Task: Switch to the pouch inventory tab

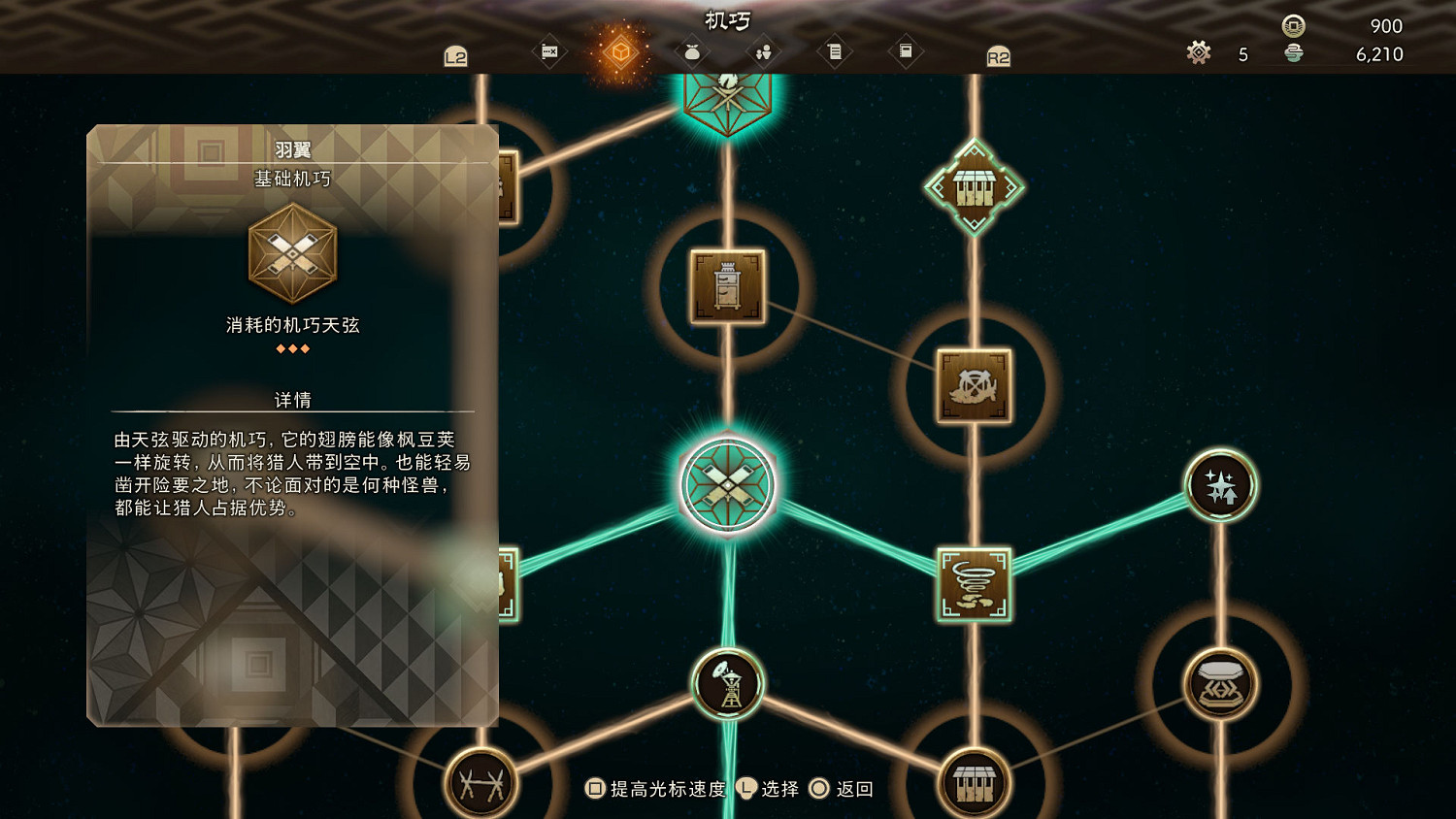Action: [691, 51]
